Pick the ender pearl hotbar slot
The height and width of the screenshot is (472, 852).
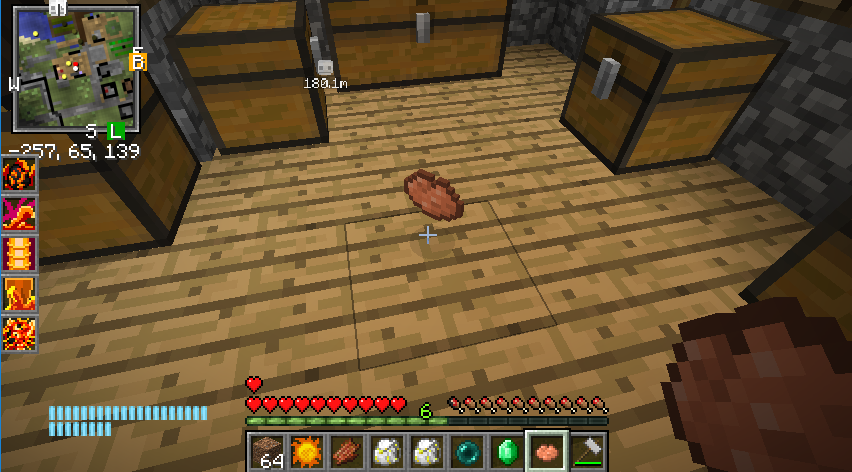click(467, 451)
